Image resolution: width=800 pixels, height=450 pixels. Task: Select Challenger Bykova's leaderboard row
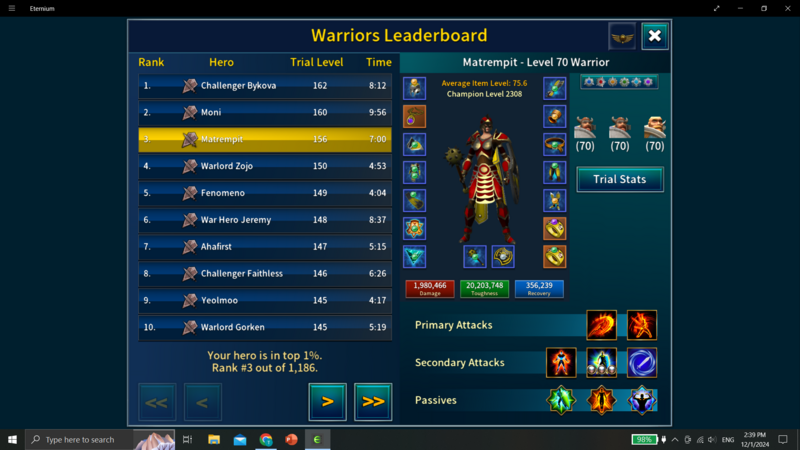click(265, 86)
